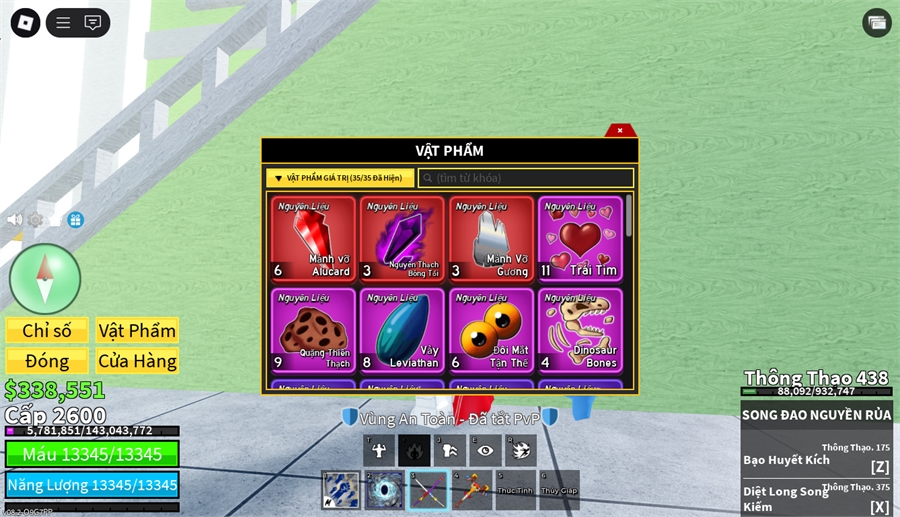The image size is (900, 517).
Task: Open the Vật Phẩm Giá Trị filter dropdown
Action: [x=340, y=178]
